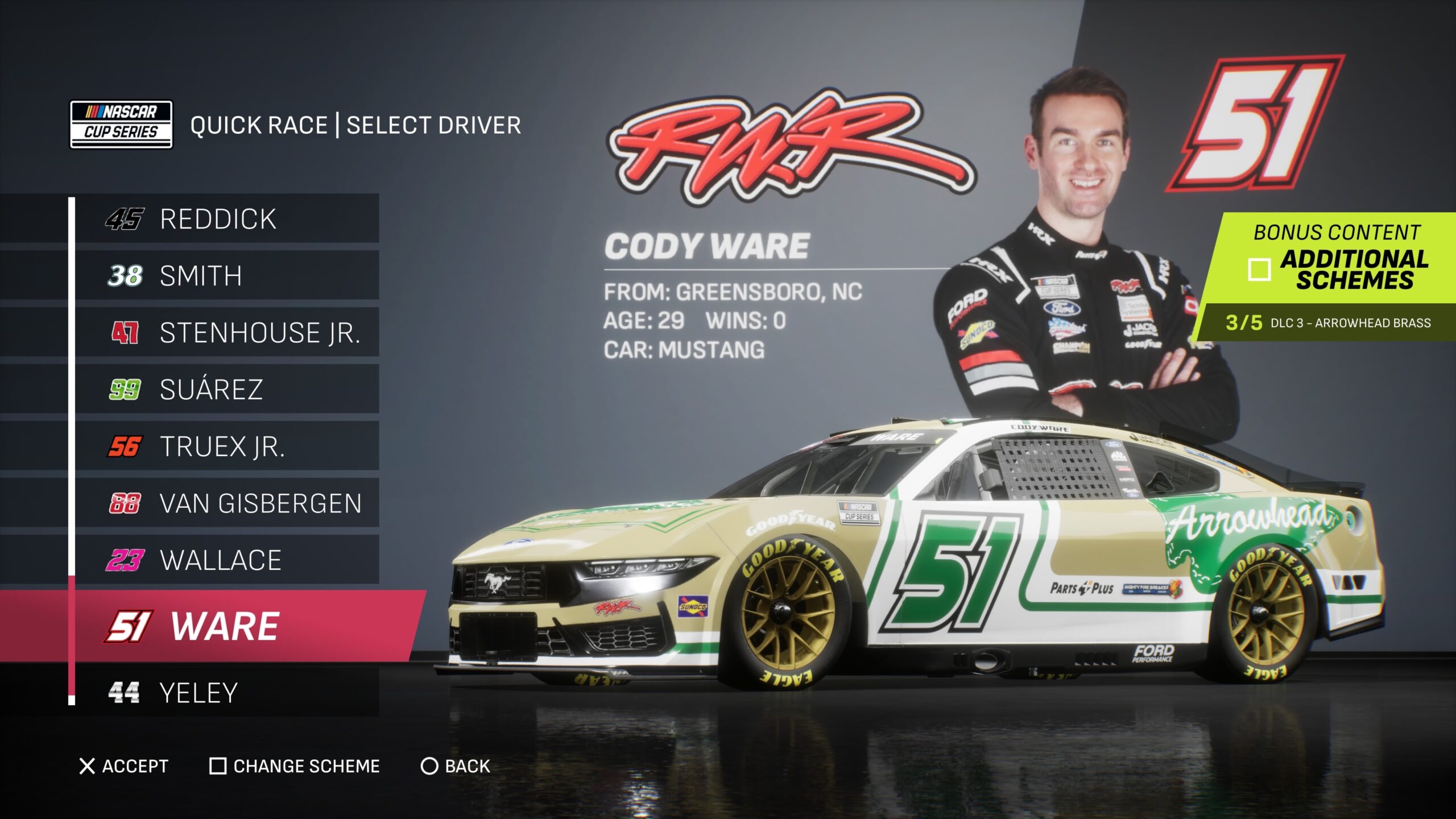Pick Stenhouse Jr. driver entry

[227, 333]
